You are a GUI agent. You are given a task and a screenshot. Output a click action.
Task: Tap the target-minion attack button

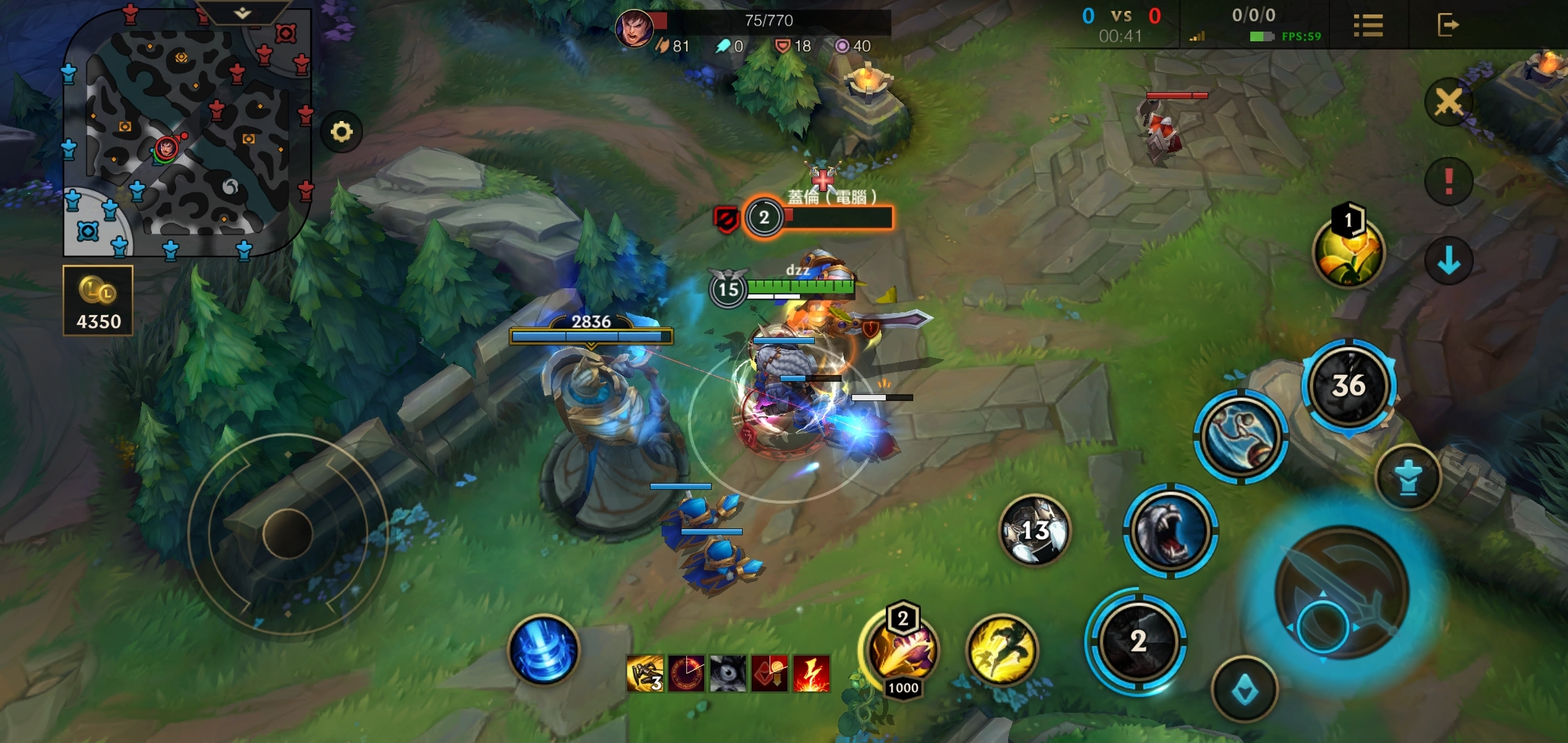pyautogui.click(x=1244, y=690)
